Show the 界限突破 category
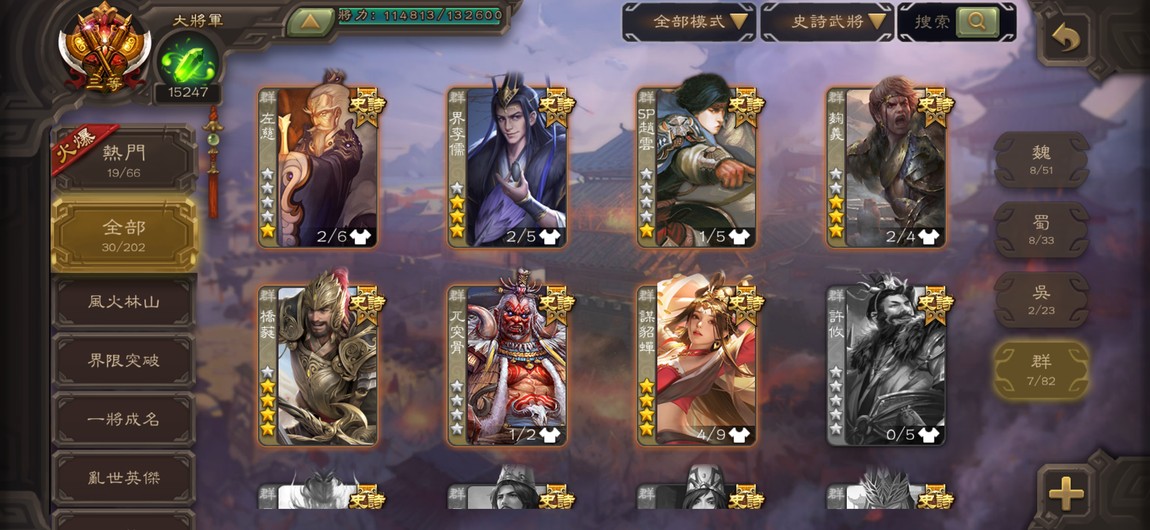This screenshot has width=1150, height=530. pos(124,360)
